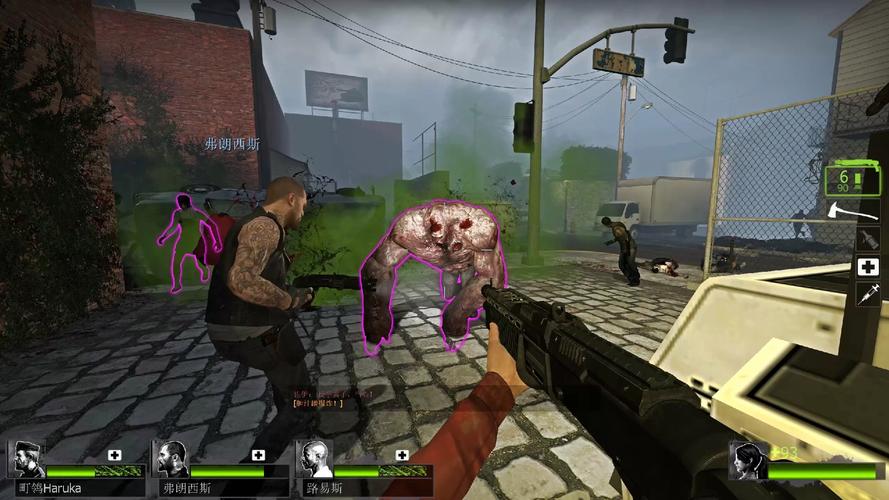Viewport: 889px width, 500px height.
Task: Click teammate 弗朗西斯's portrait
Action: pyautogui.click(x=170, y=458)
